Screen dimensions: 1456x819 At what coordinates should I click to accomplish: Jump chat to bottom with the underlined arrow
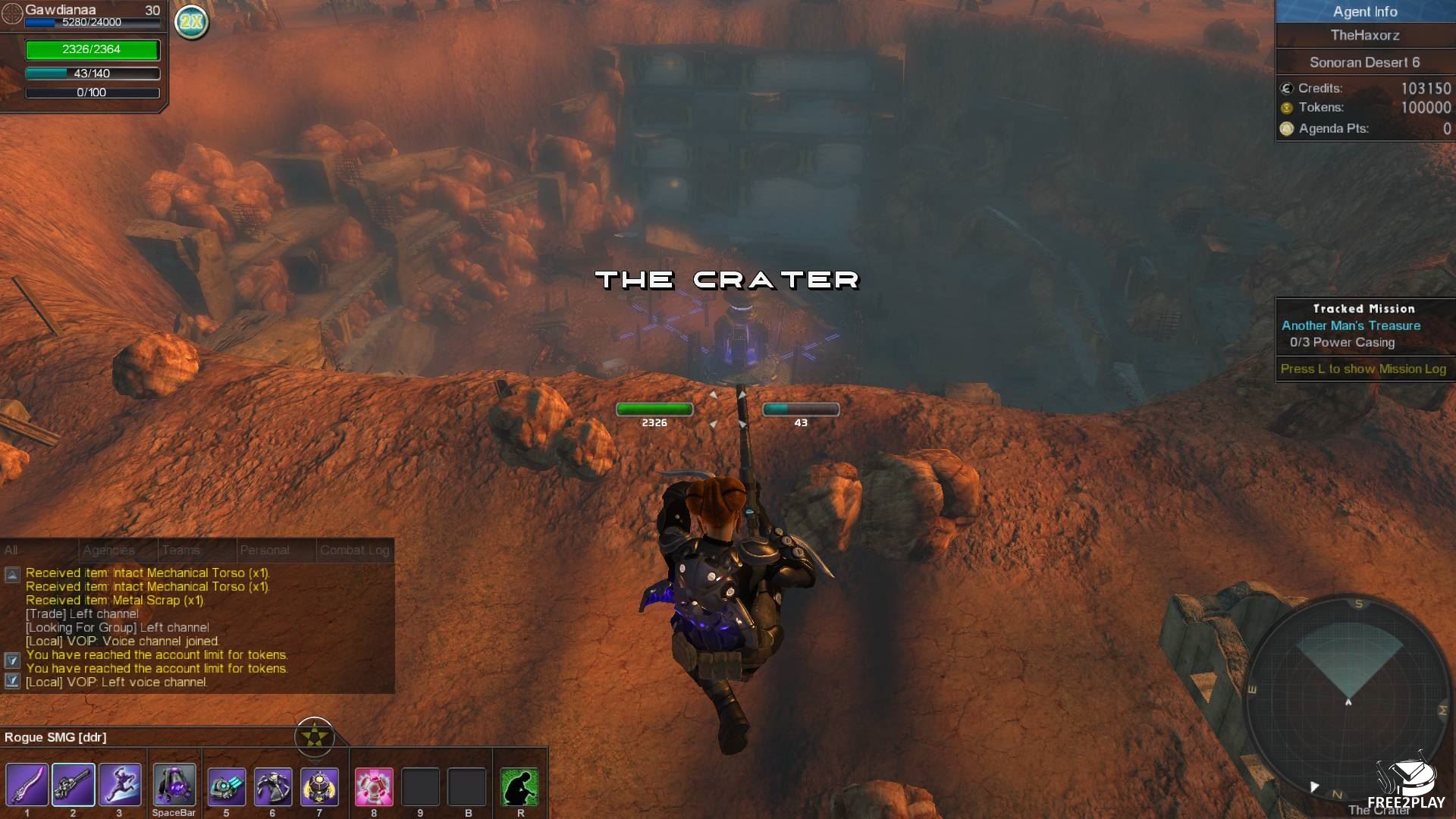coord(12,681)
